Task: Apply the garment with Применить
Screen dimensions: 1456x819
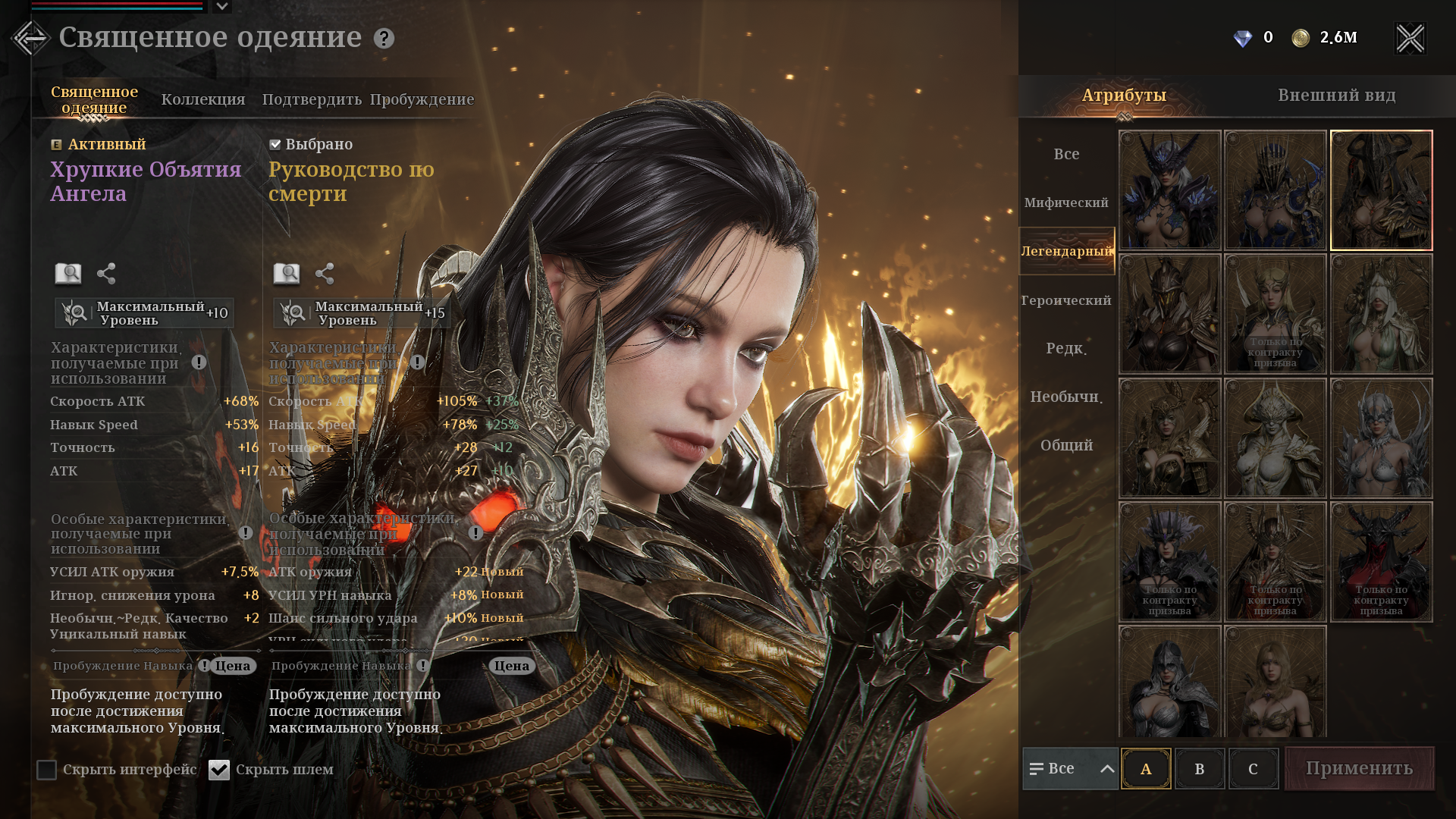Action: tap(1359, 768)
